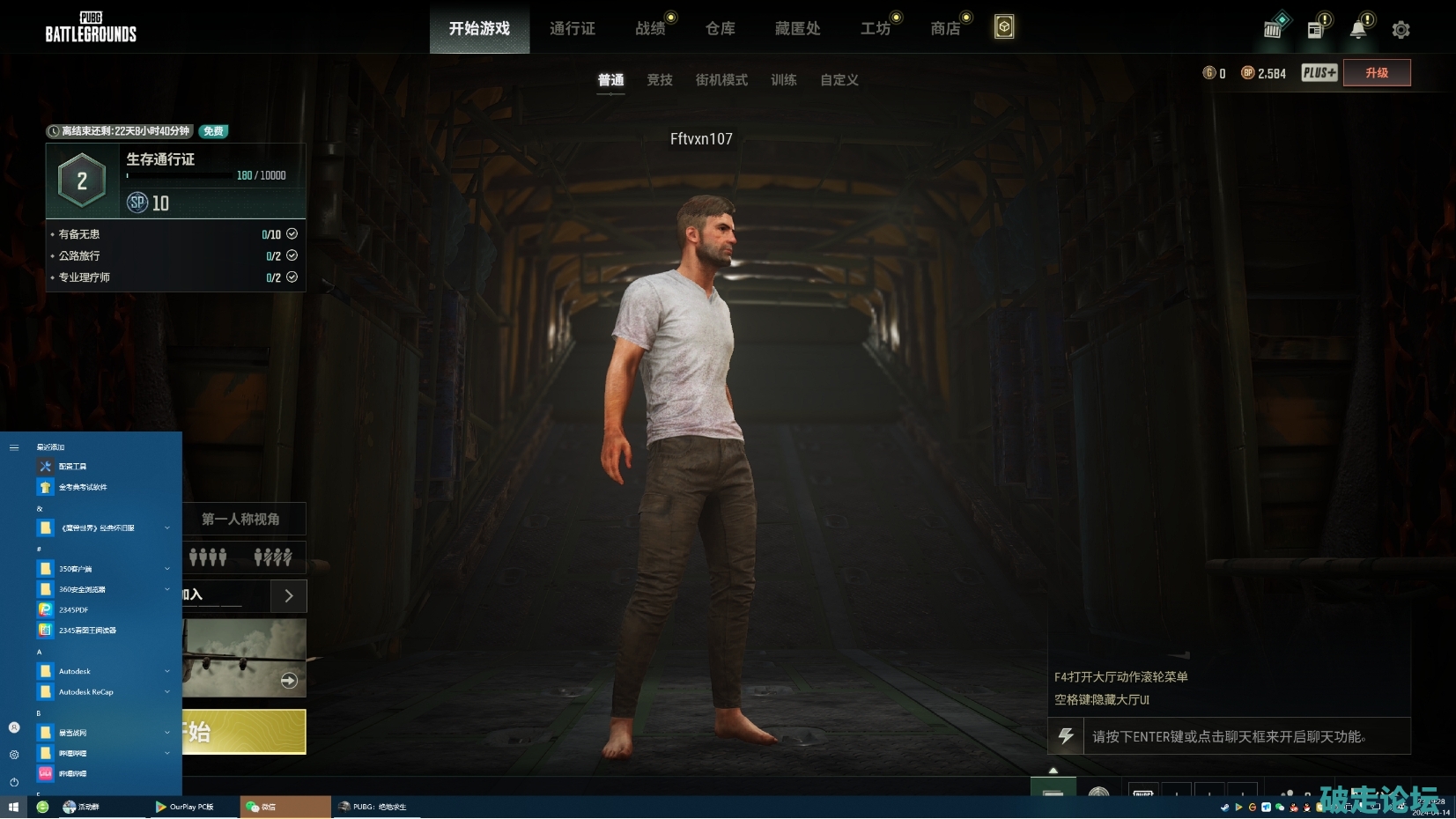Go to the 战绩 career tab
The height and width of the screenshot is (819, 1456).
click(x=650, y=29)
